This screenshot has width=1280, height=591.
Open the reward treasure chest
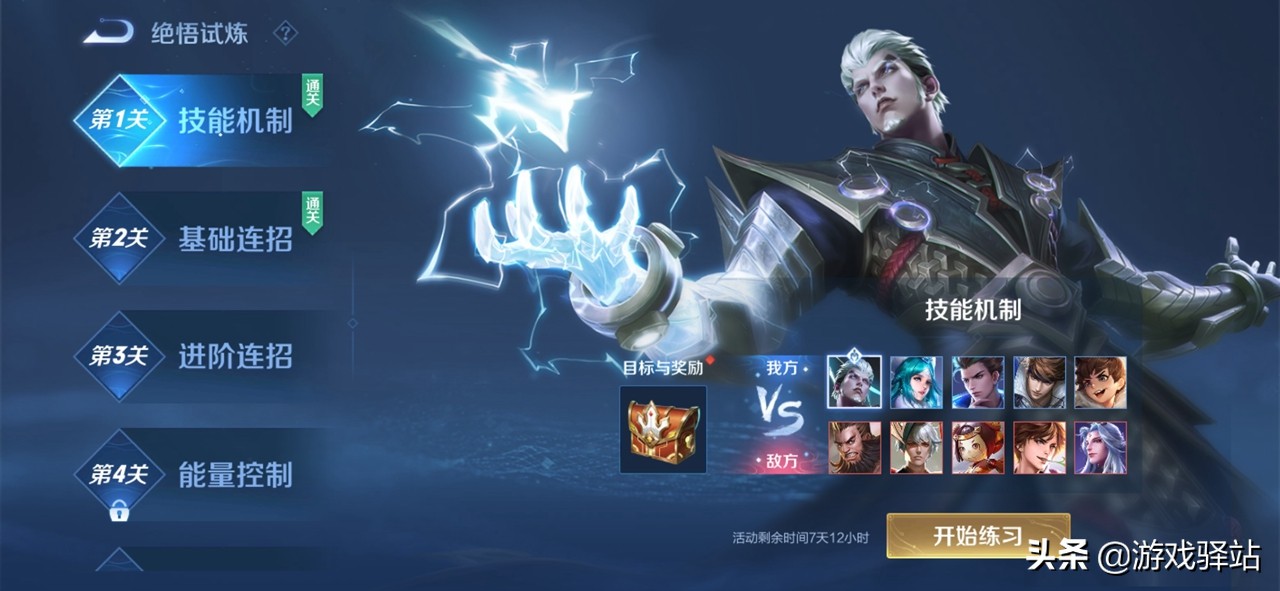click(662, 429)
